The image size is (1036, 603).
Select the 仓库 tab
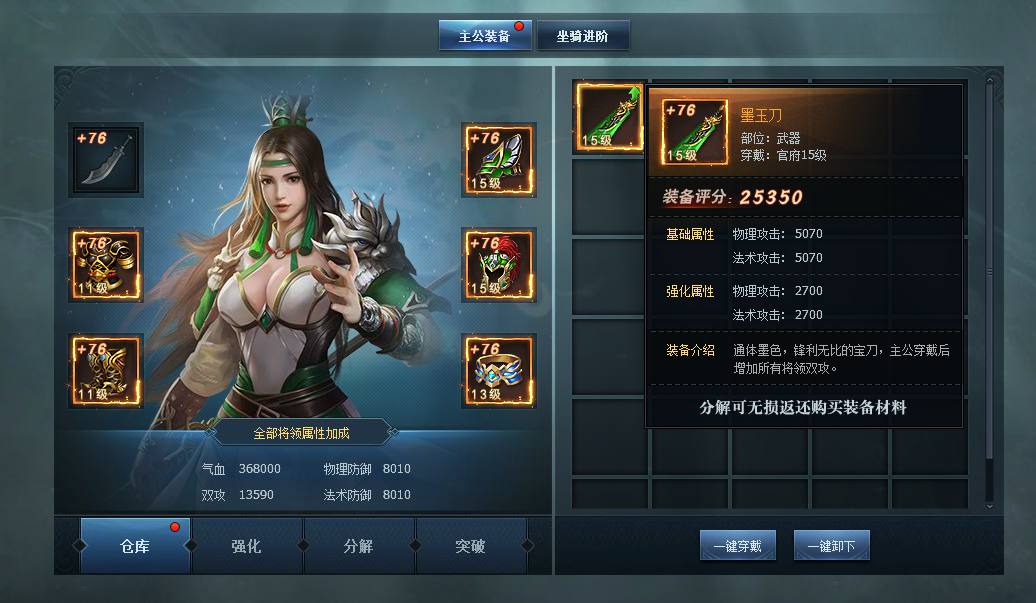[x=135, y=546]
